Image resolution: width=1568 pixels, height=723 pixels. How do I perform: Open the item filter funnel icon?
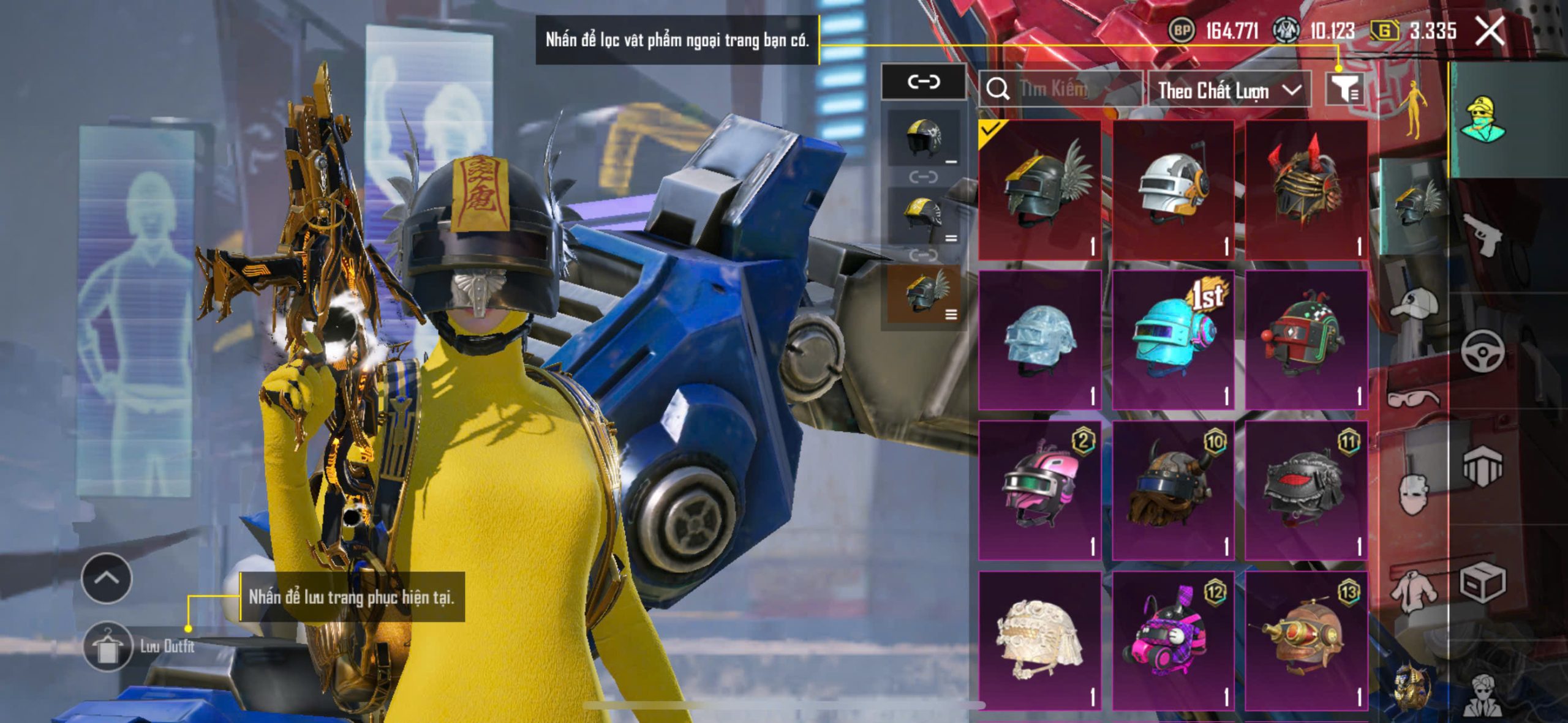(x=1344, y=90)
